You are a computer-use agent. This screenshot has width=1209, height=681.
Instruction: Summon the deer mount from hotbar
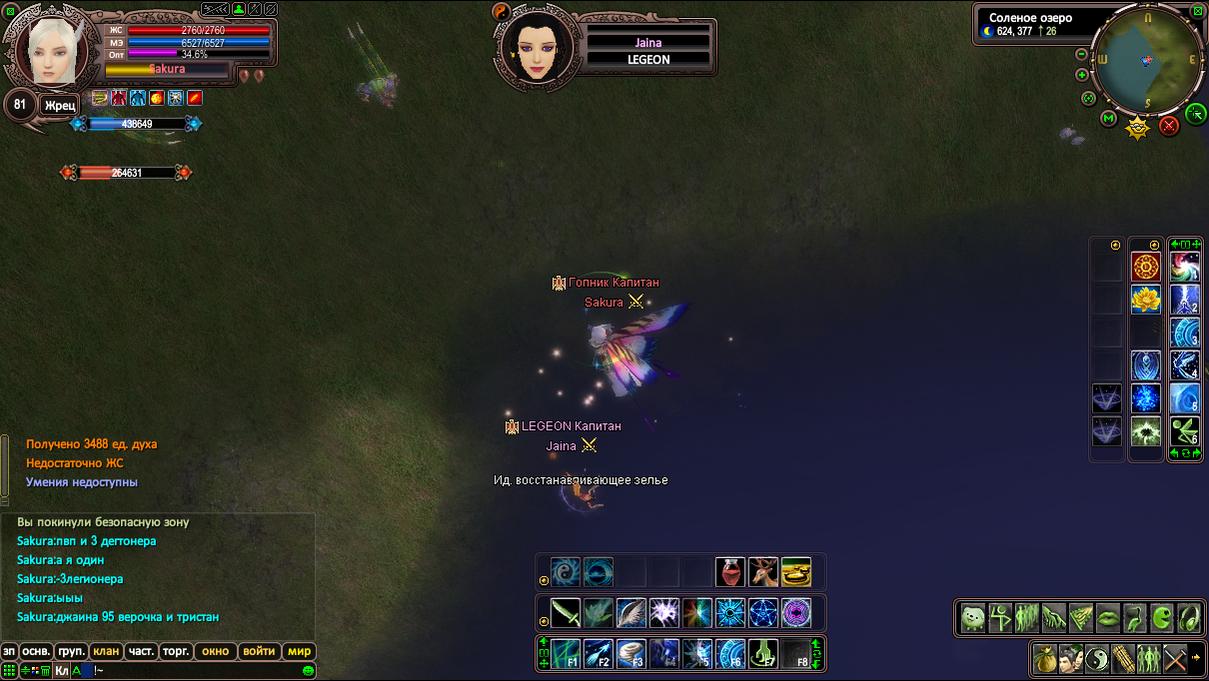point(763,572)
